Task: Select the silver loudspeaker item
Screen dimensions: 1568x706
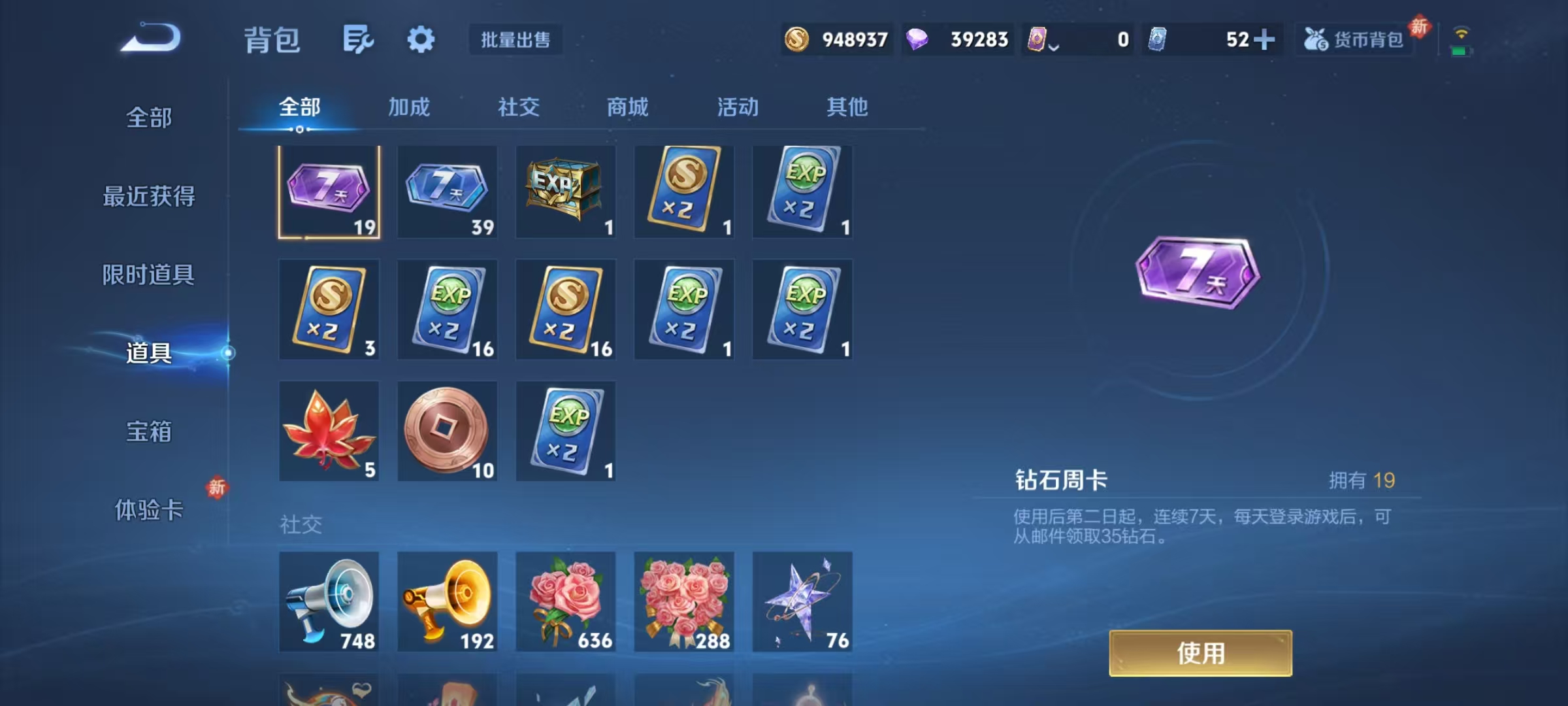Action: pos(329,601)
